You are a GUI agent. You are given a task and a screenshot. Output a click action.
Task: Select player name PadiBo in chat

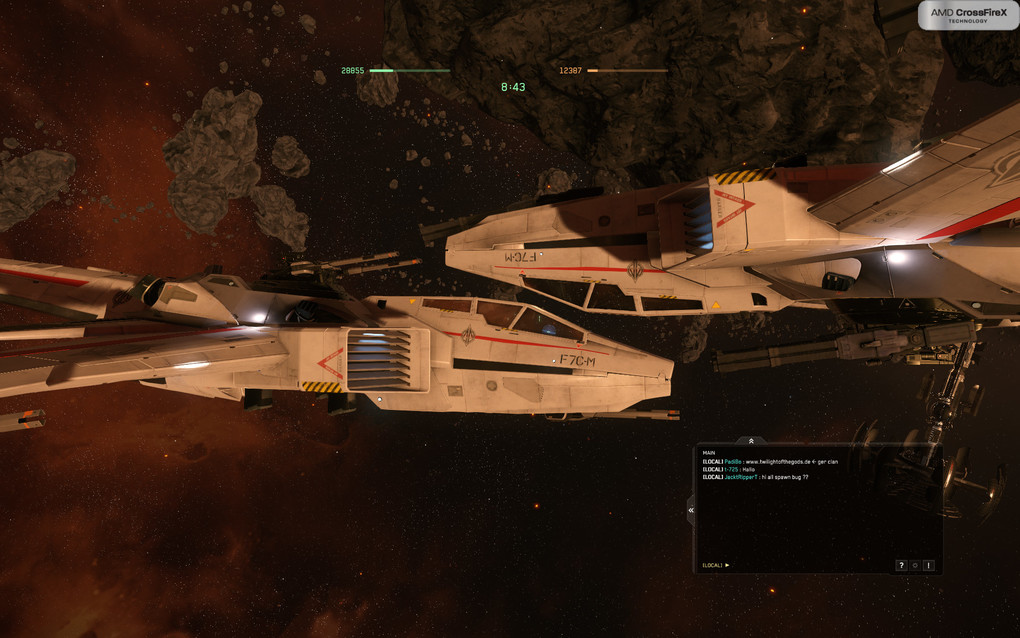733,461
